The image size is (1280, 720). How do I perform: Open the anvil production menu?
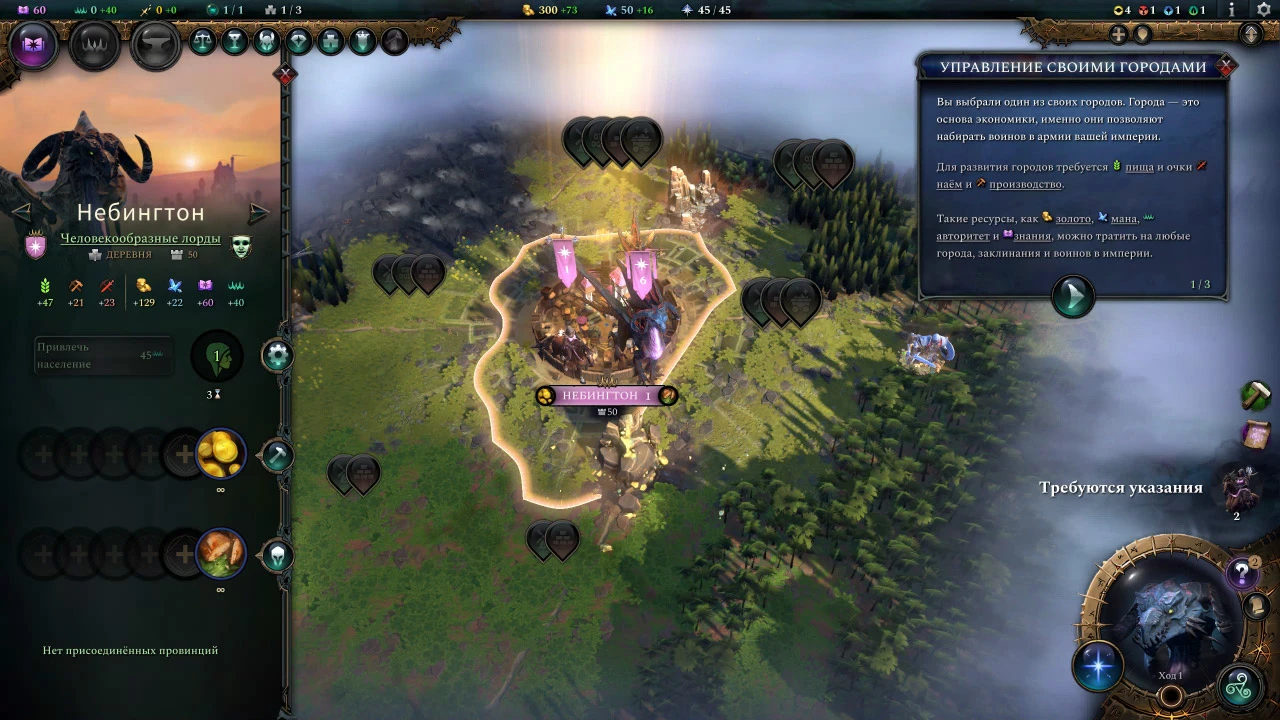tap(156, 46)
